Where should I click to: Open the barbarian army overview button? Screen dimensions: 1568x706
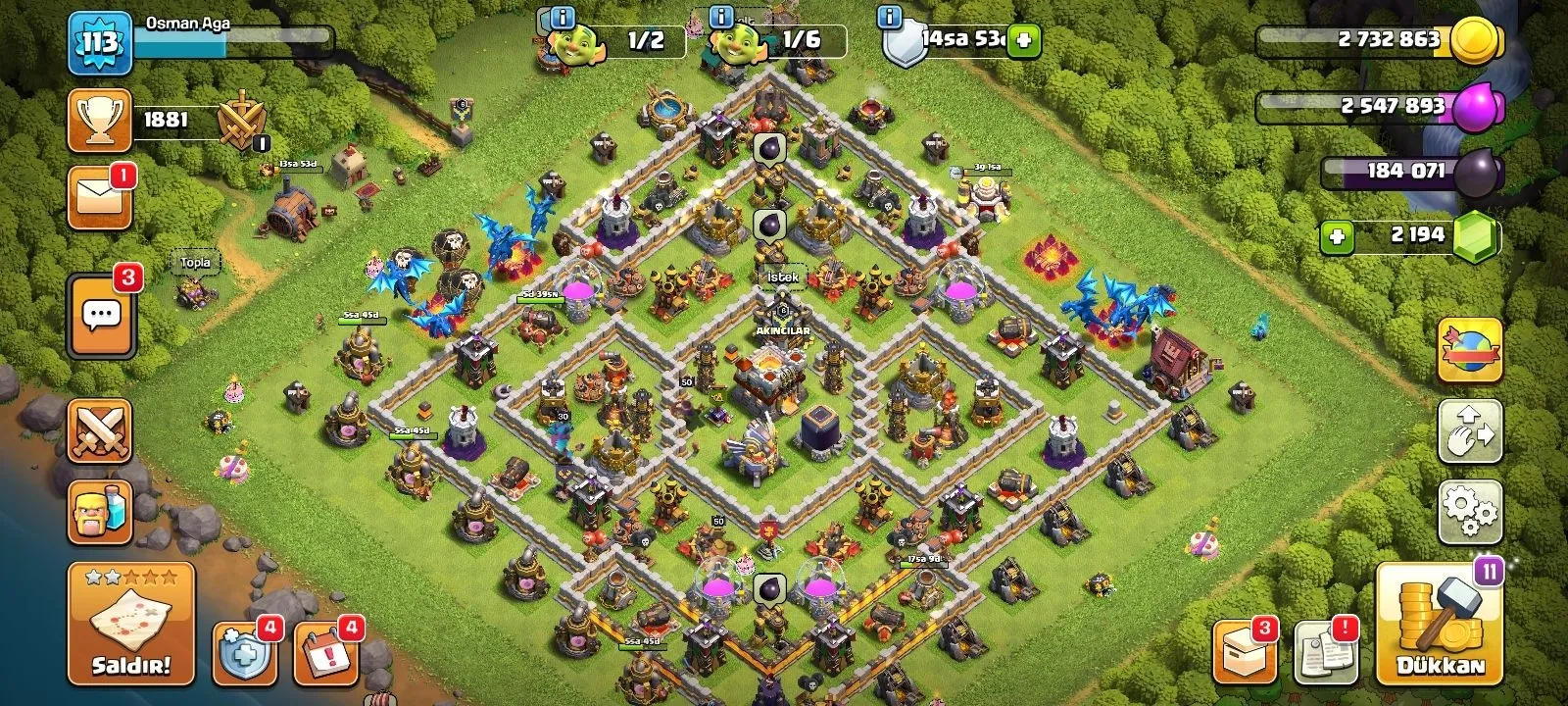[x=100, y=511]
